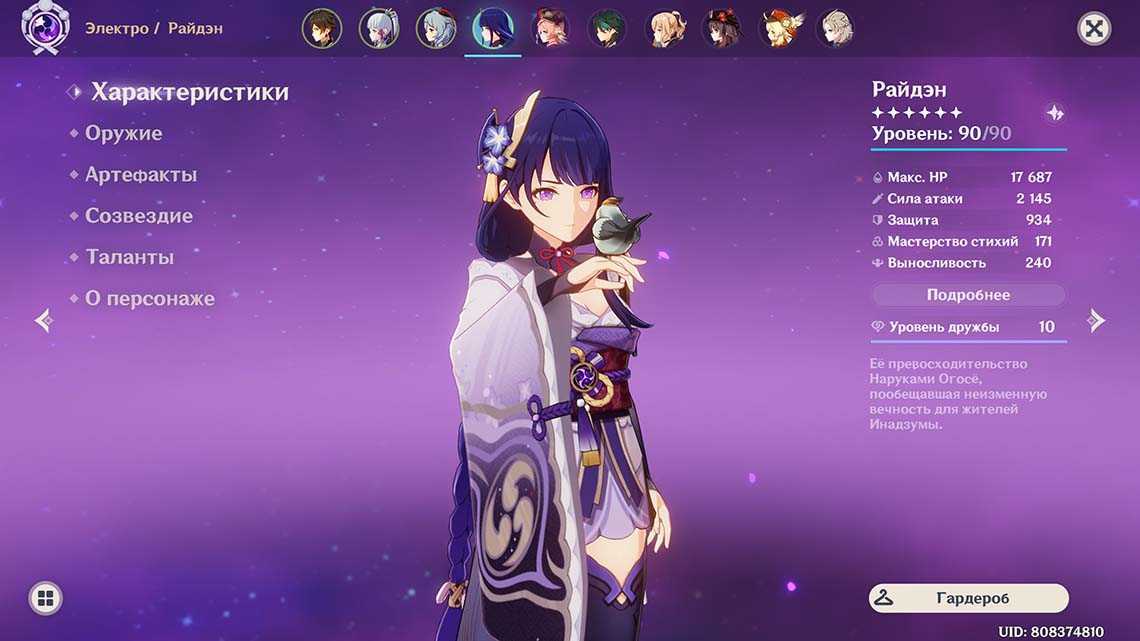The width and height of the screenshot is (1140, 641).
Task: Select Zhongli's brown-haired portrait
Action: (x=322, y=29)
